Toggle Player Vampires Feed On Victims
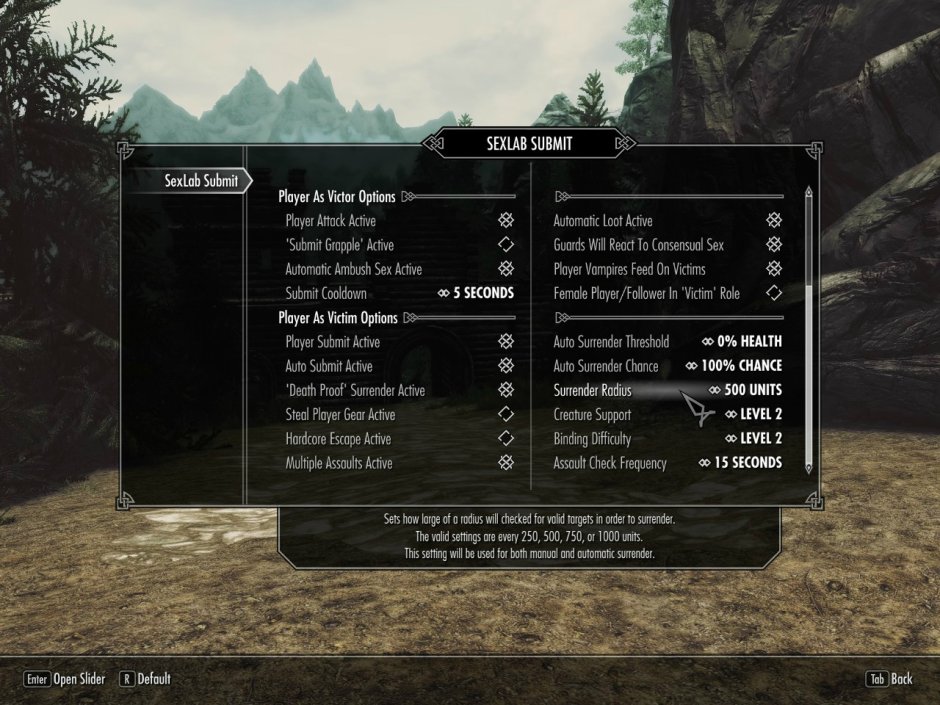 pos(773,269)
